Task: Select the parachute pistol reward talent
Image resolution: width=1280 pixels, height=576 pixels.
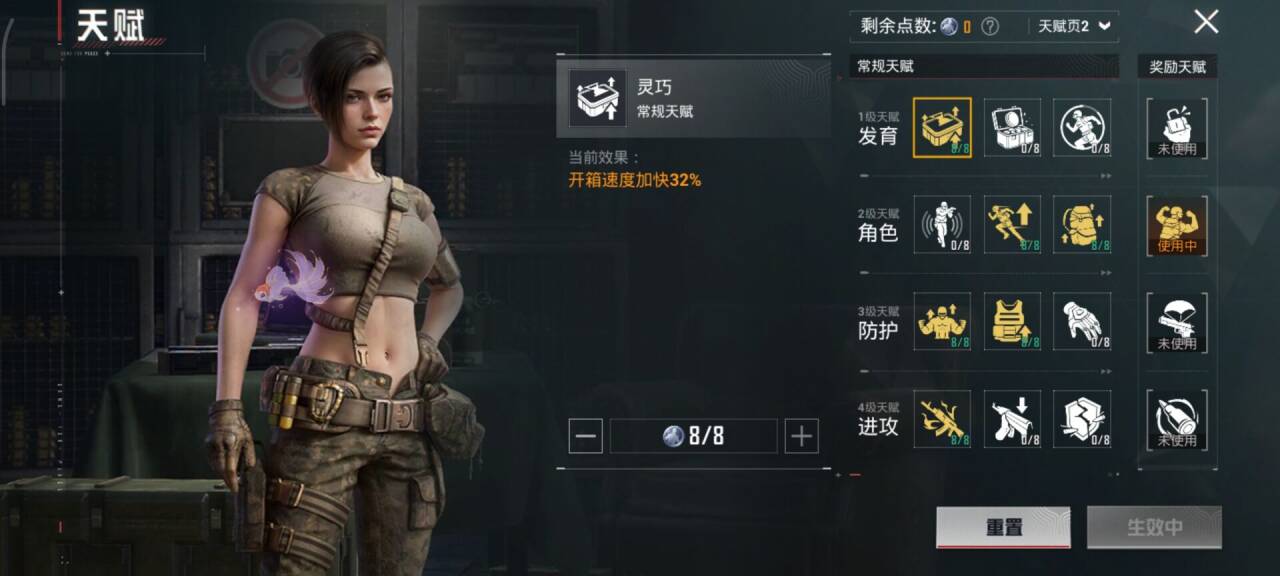Action: pyautogui.click(x=1177, y=322)
